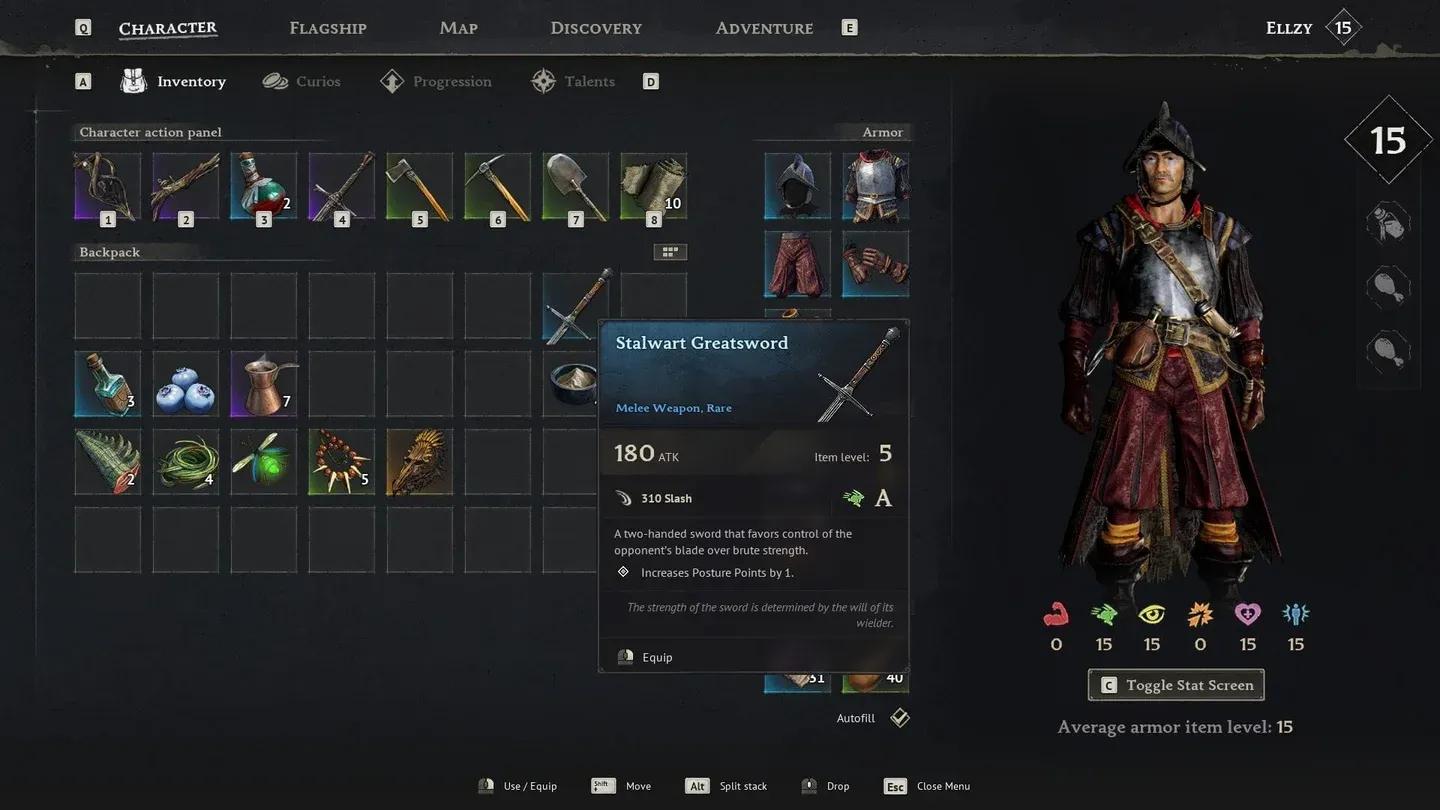This screenshot has width=1440, height=810.
Task: Open the Map menu
Action: pyautogui.click(x=458, y=27)
